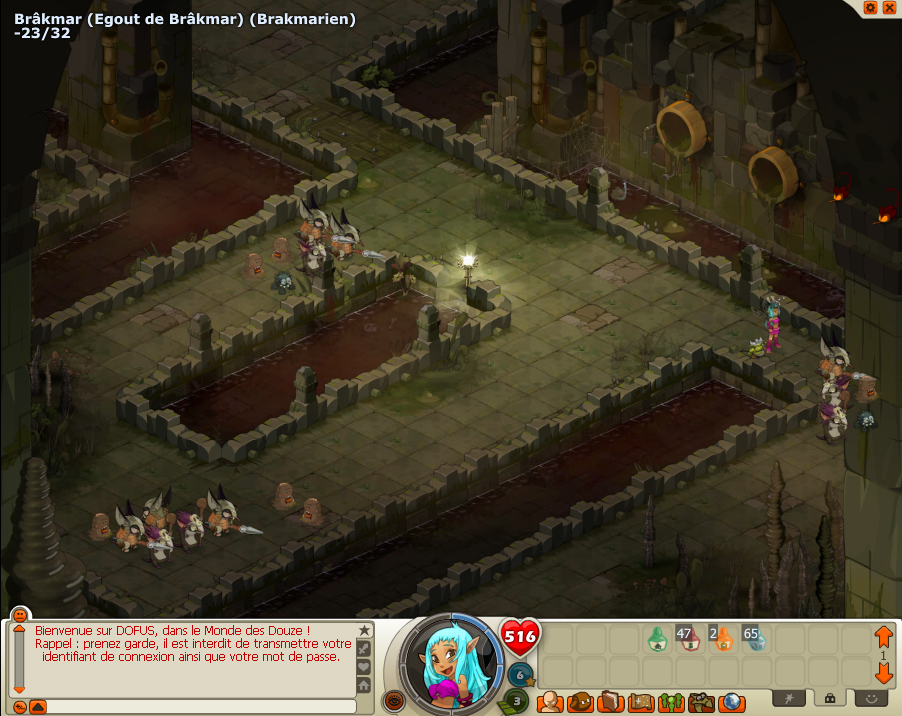This screenshot has width=902, height=716.
Task: Toggle the house chat channel filter
Action: (x=364, y=685)
